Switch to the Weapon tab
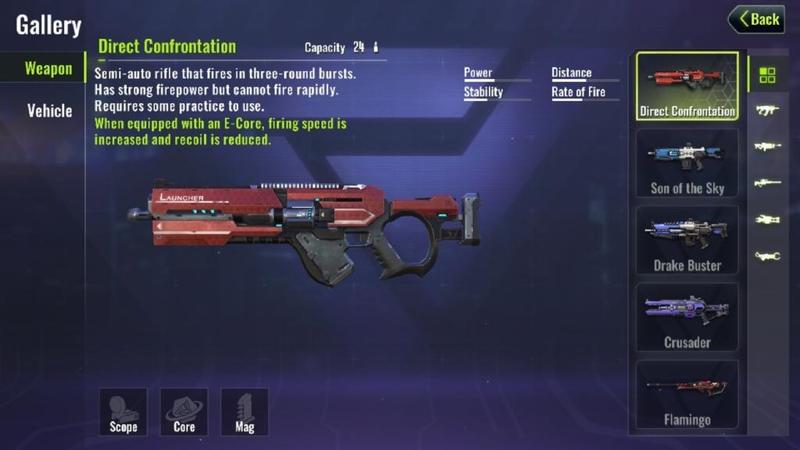This screenshot has height=450, width=800. [x=48, y=69]
